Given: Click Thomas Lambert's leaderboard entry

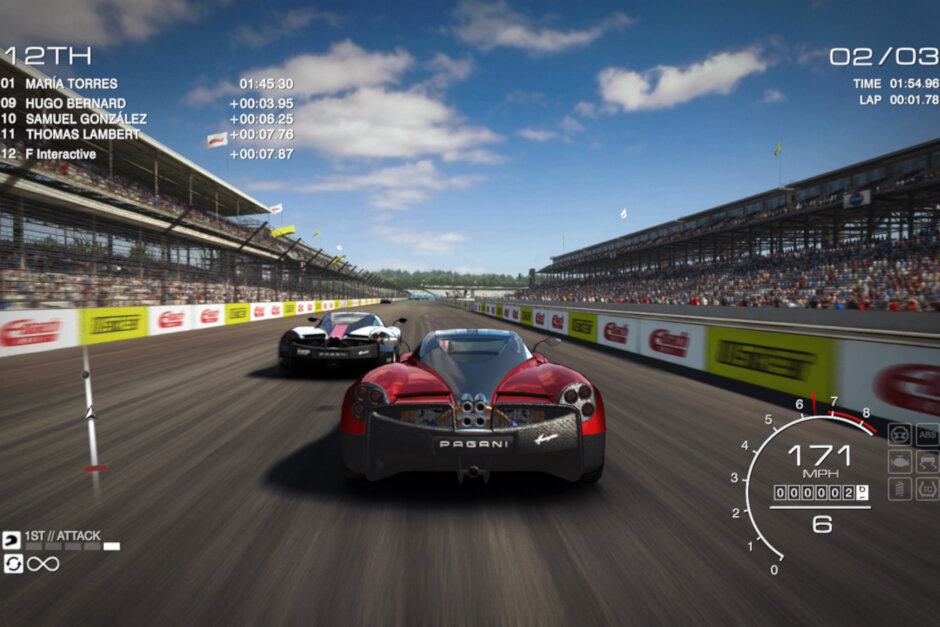Looking at the screenshot, I should click(82, 134).
